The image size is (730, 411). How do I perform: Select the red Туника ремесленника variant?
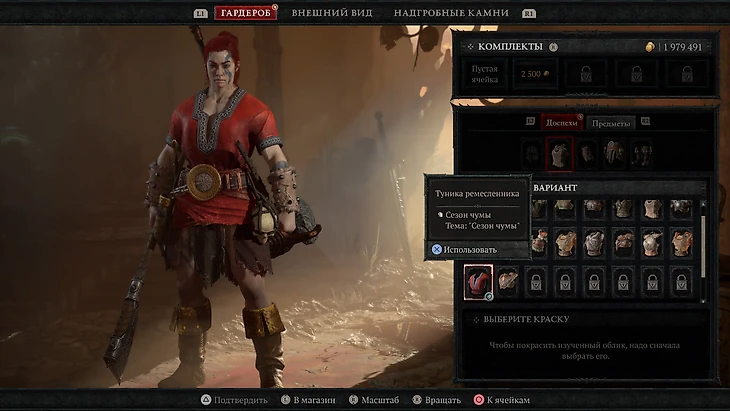[x=479, y=282]
